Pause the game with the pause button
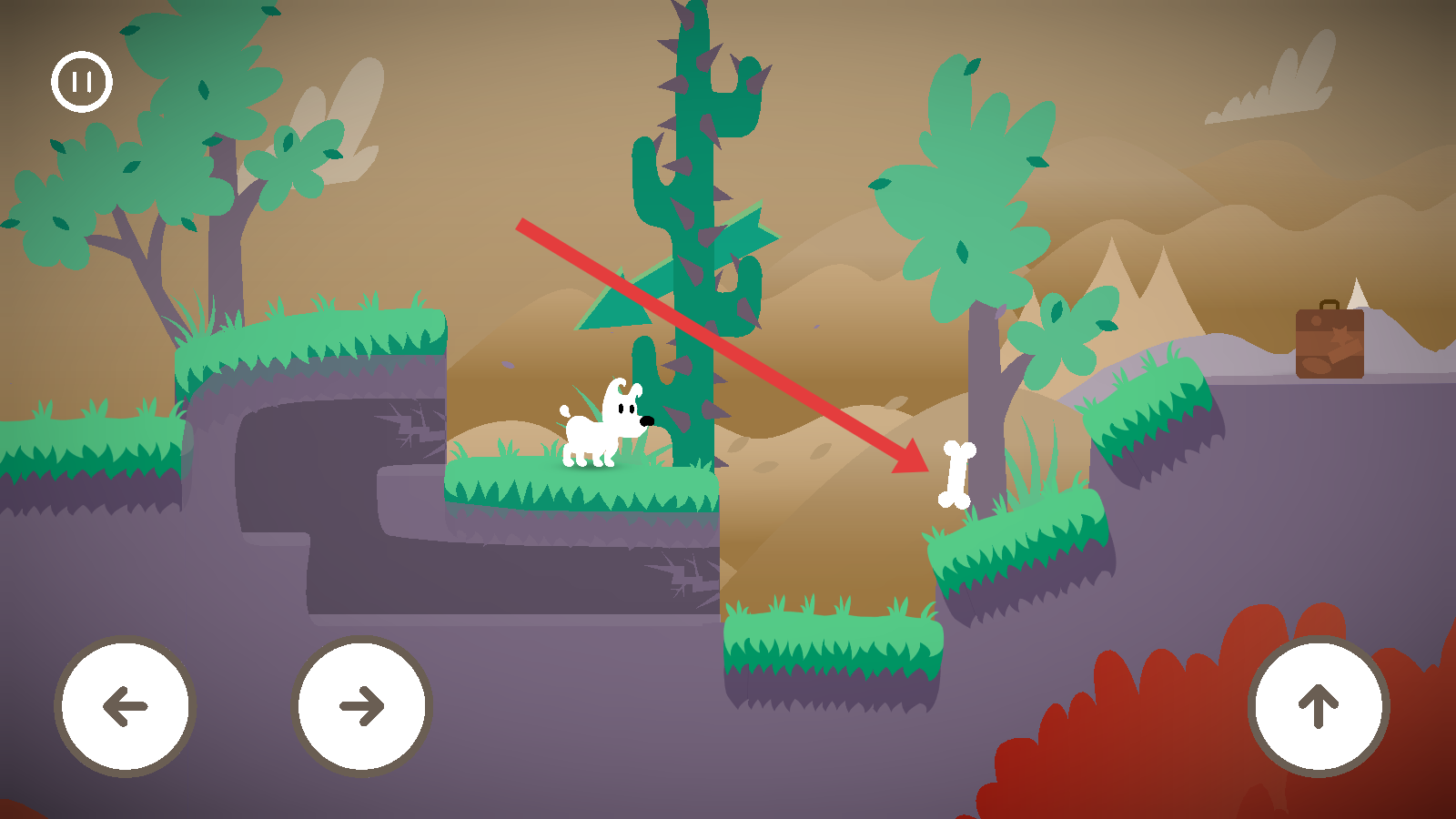1456x819 pixels. tap(82, 82)
